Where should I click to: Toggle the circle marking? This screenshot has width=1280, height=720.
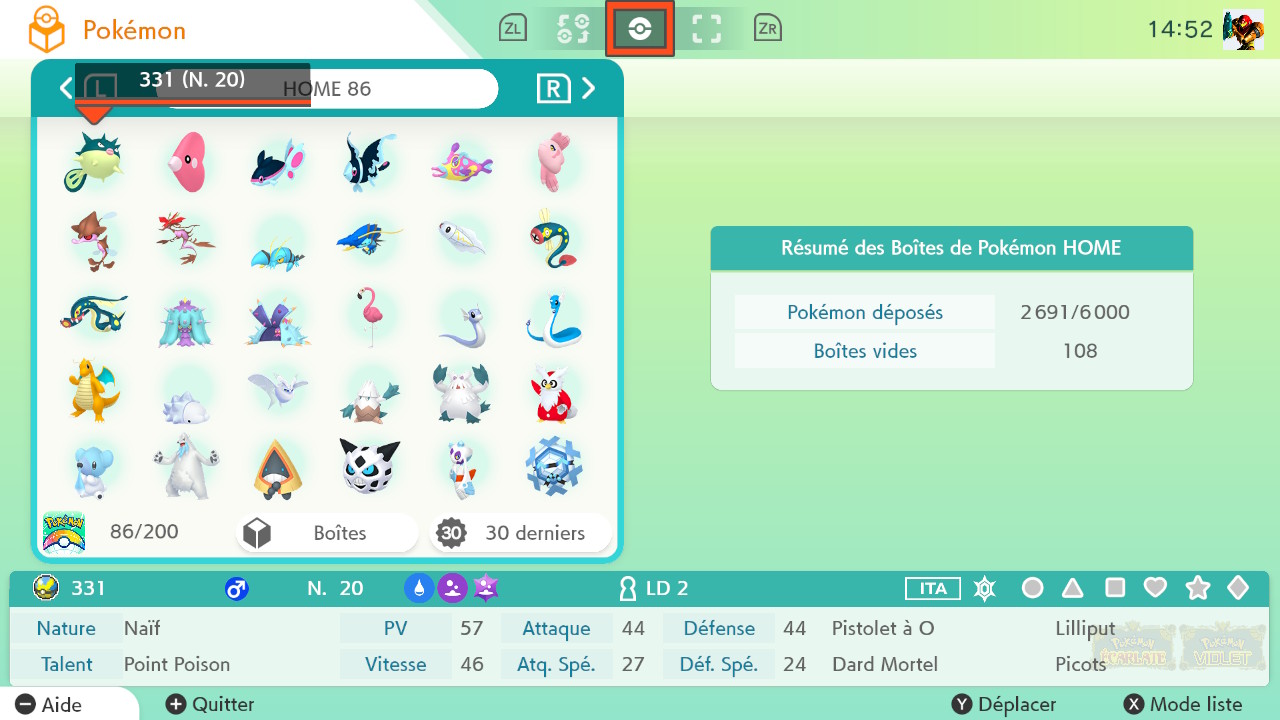(x=1032, y=588)
